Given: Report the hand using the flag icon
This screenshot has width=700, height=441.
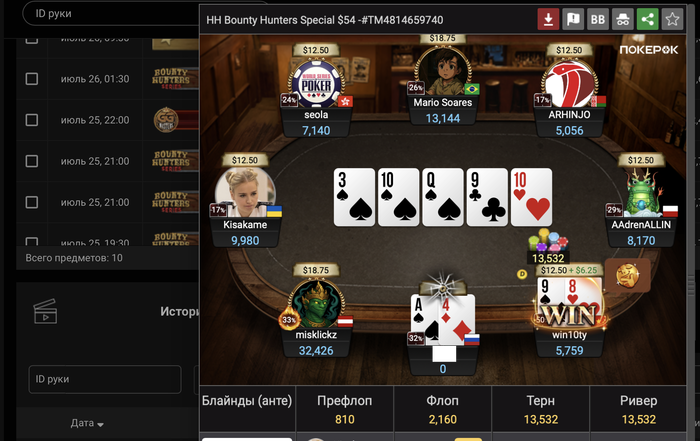Looking at the screenshot, I should (573, 19).
